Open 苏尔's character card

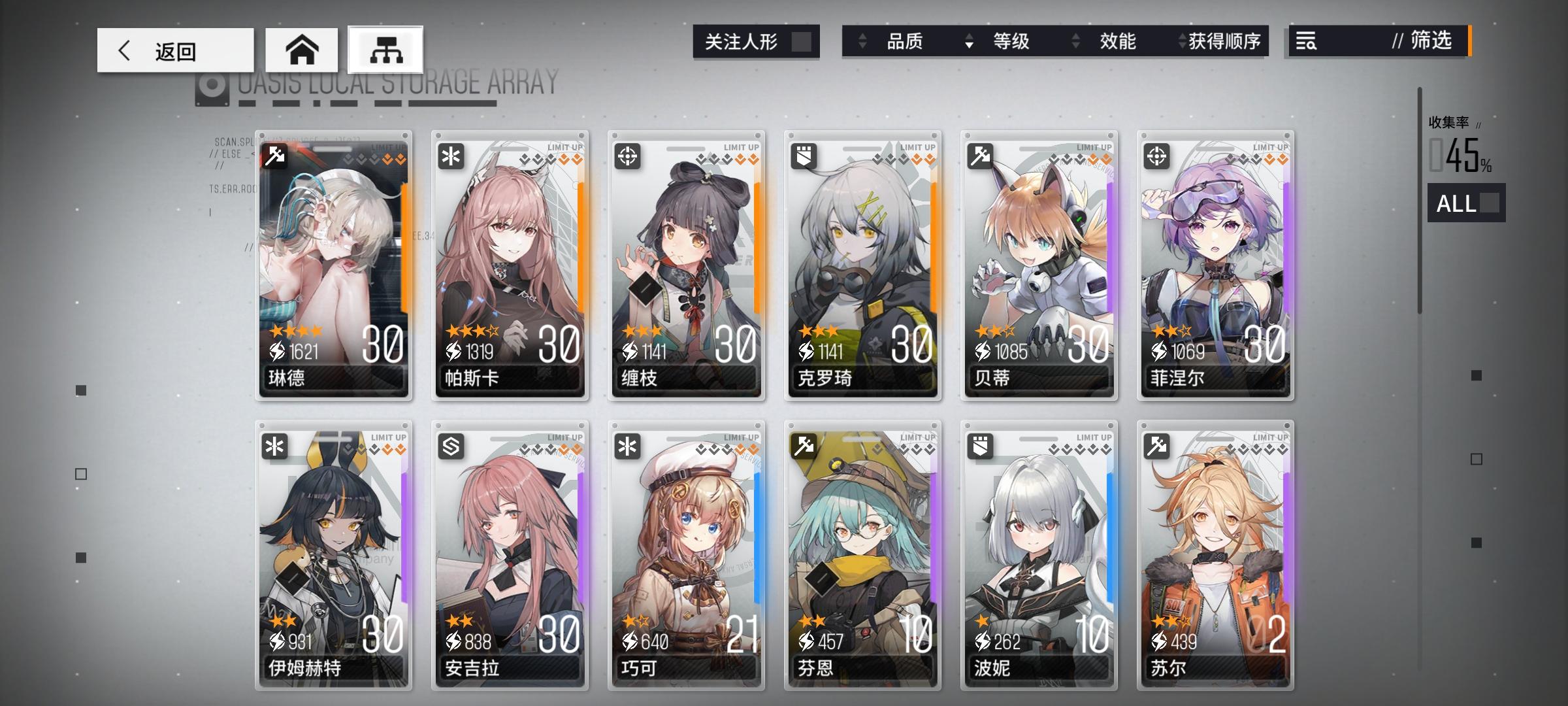click(1215, 556)
